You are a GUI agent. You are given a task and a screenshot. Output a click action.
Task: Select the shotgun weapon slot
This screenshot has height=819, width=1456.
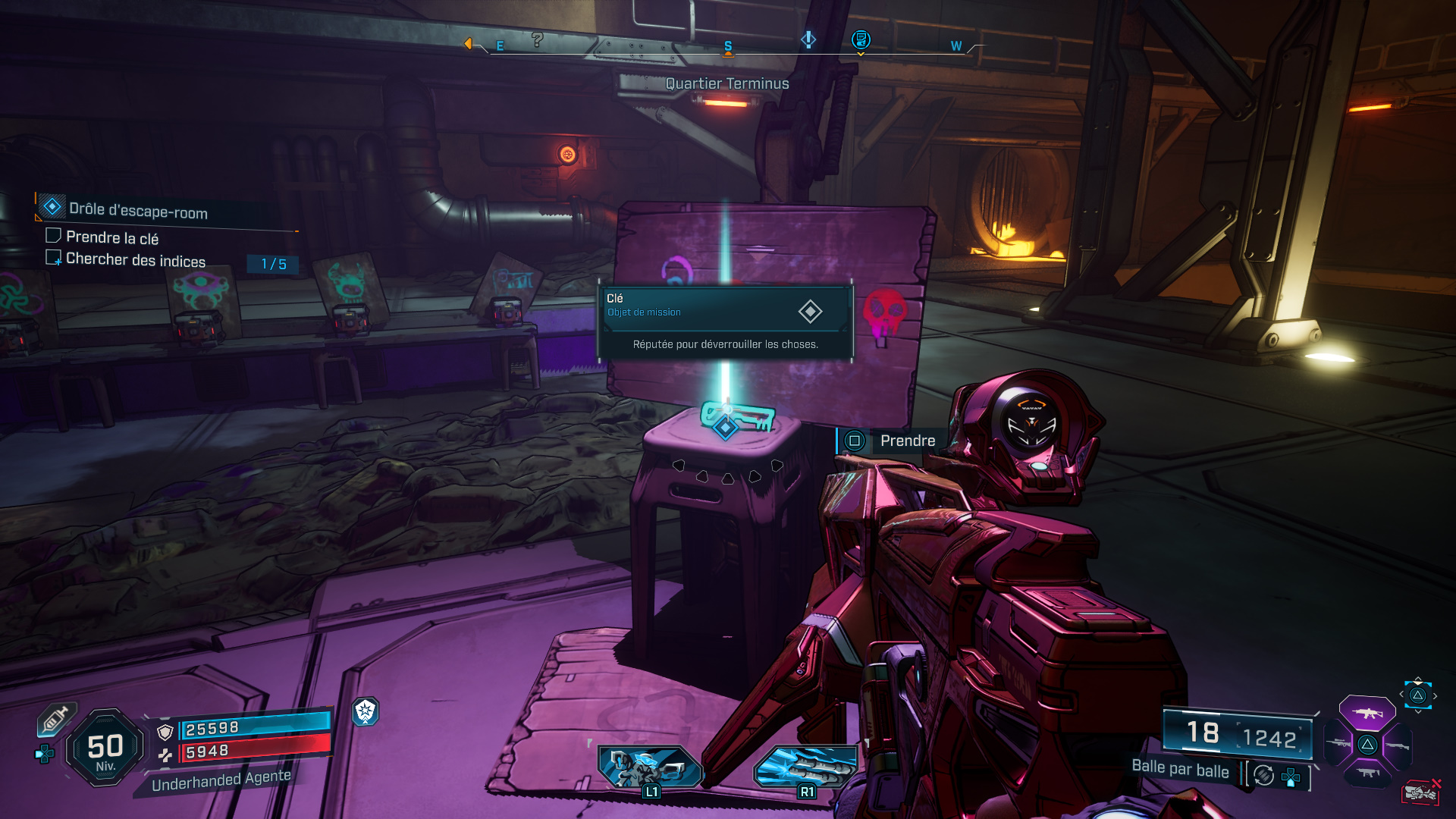pyautogui.click(x=1398, y=745)
